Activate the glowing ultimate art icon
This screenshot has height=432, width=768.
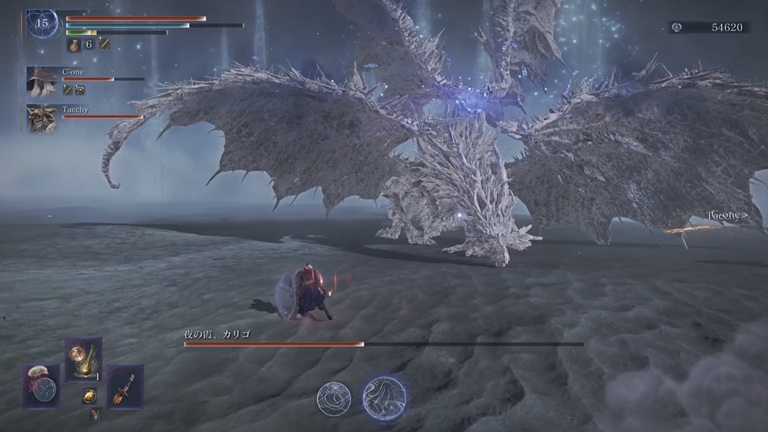point(383,397)
